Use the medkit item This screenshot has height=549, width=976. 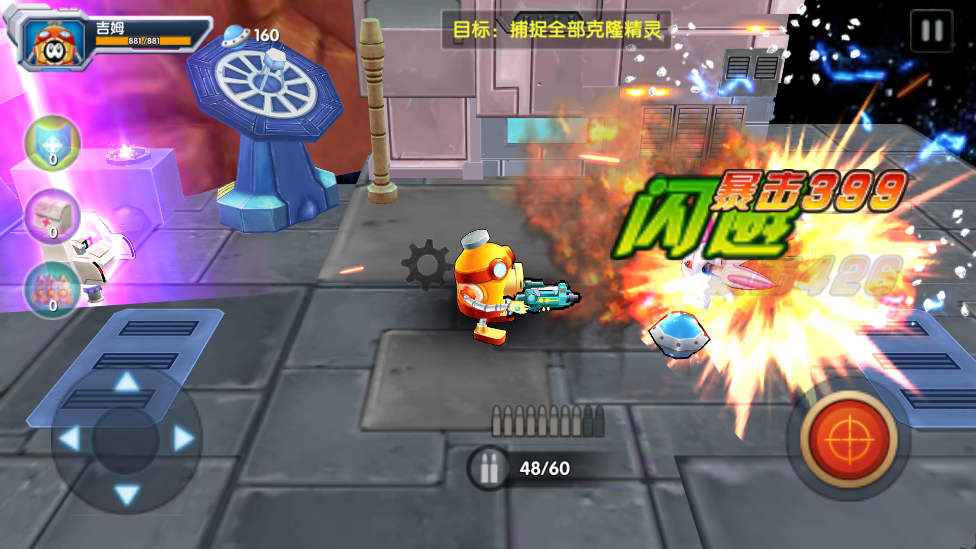click(x=52, y=216)
